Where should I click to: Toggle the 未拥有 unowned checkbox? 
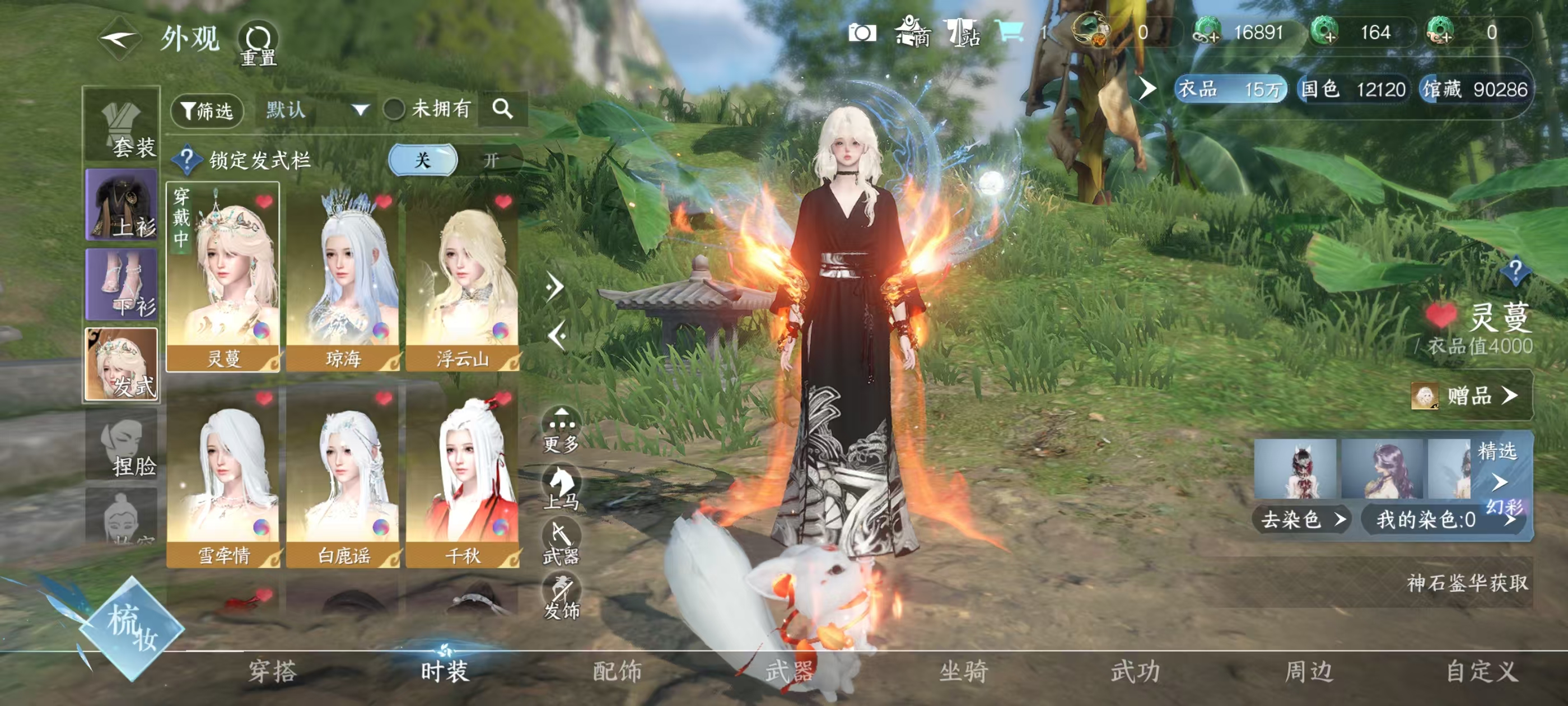pos(394,110)
